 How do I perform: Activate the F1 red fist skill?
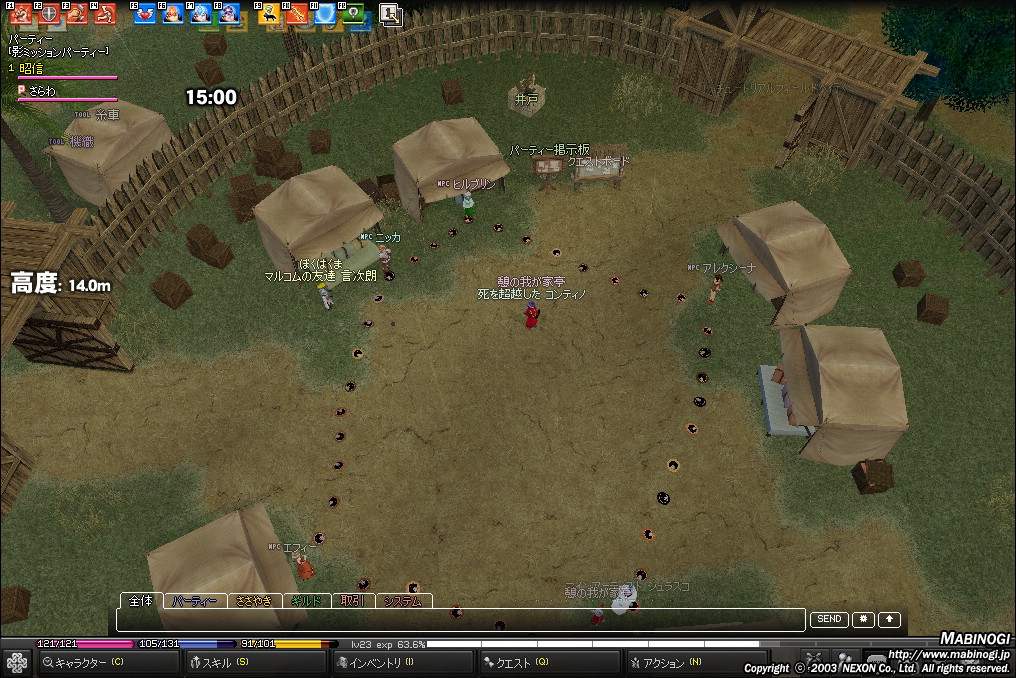click(20, 14)
